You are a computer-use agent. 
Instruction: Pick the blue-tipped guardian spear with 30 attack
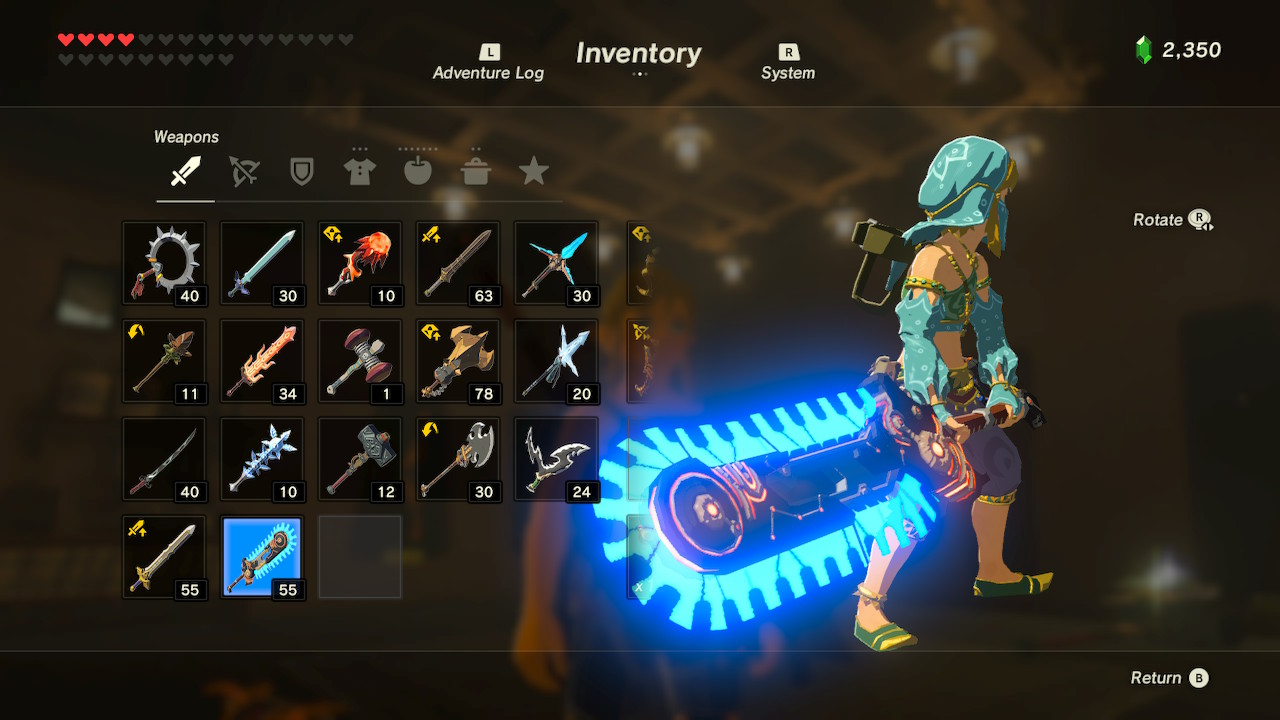pyautogui.click(x=556, y=263)
